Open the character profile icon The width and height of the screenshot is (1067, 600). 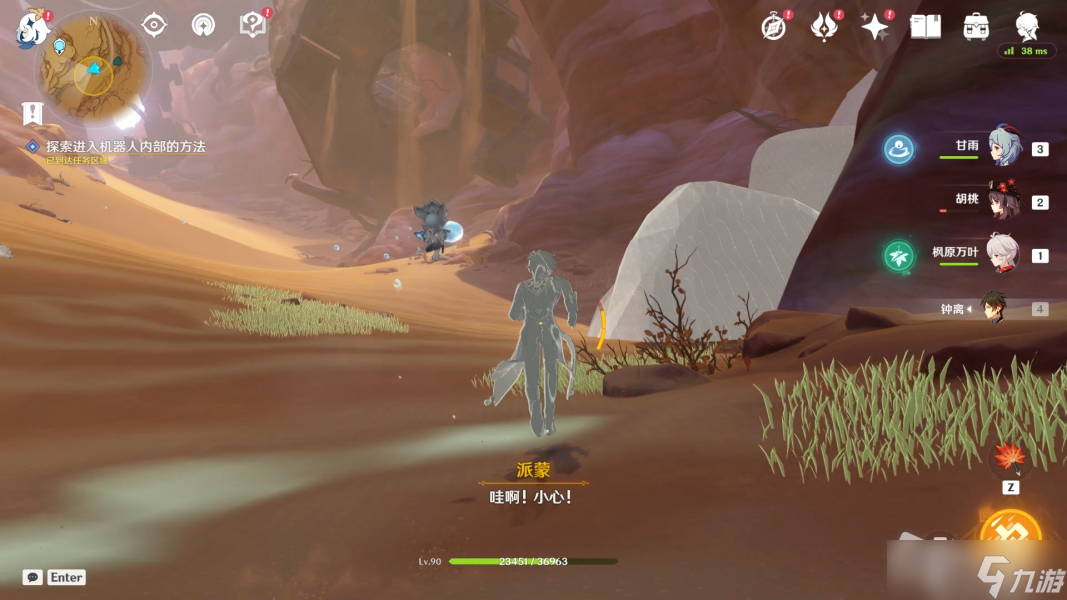click(x=1027, y=26)
